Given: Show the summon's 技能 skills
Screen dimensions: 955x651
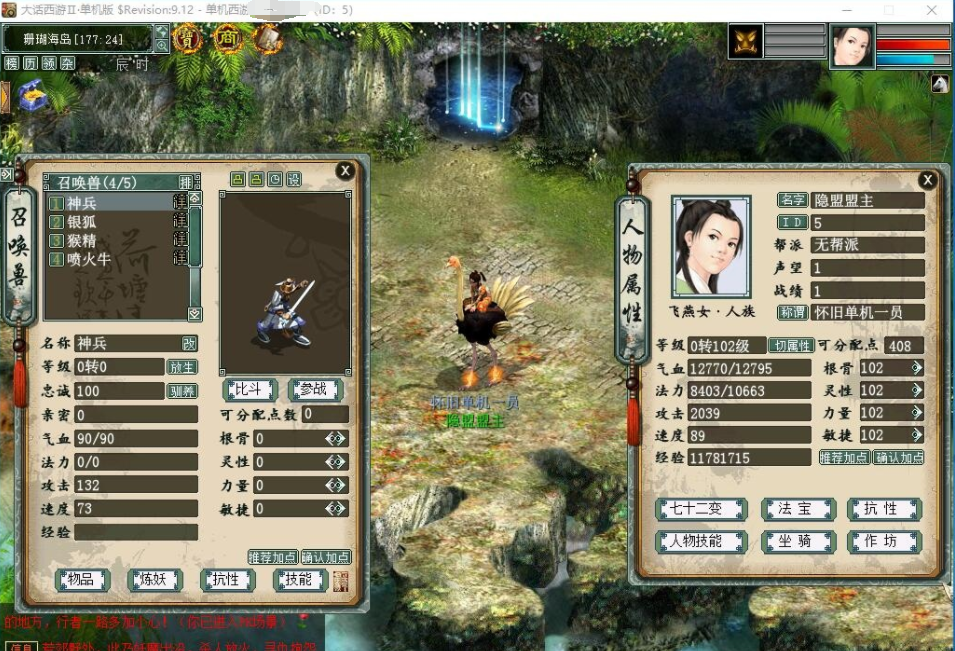Looking at the screenshot, I should click(300, 579).
